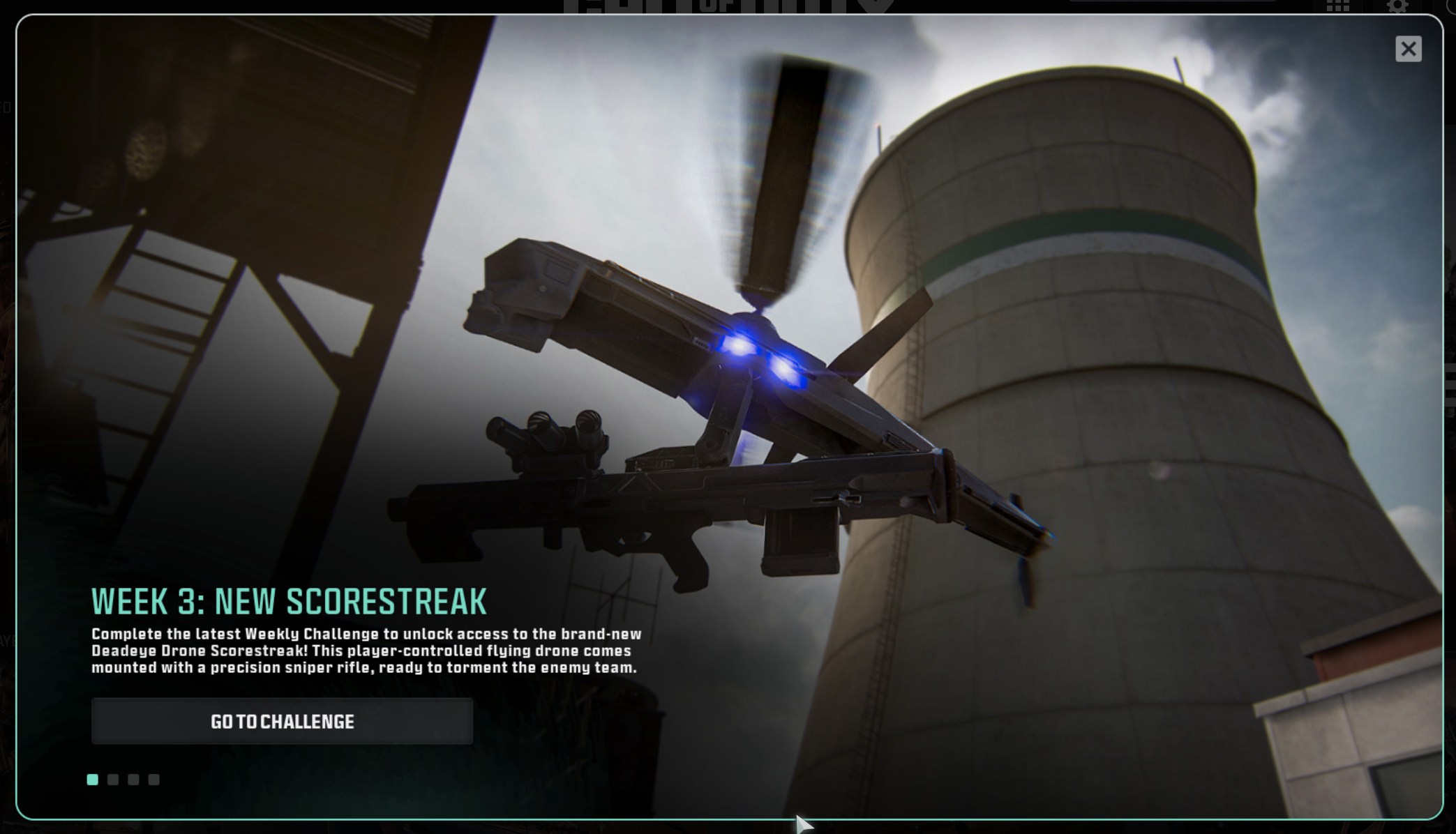Select the first highlighted carousel dot
Screen dimensions: 1456x834
point(93,780)
